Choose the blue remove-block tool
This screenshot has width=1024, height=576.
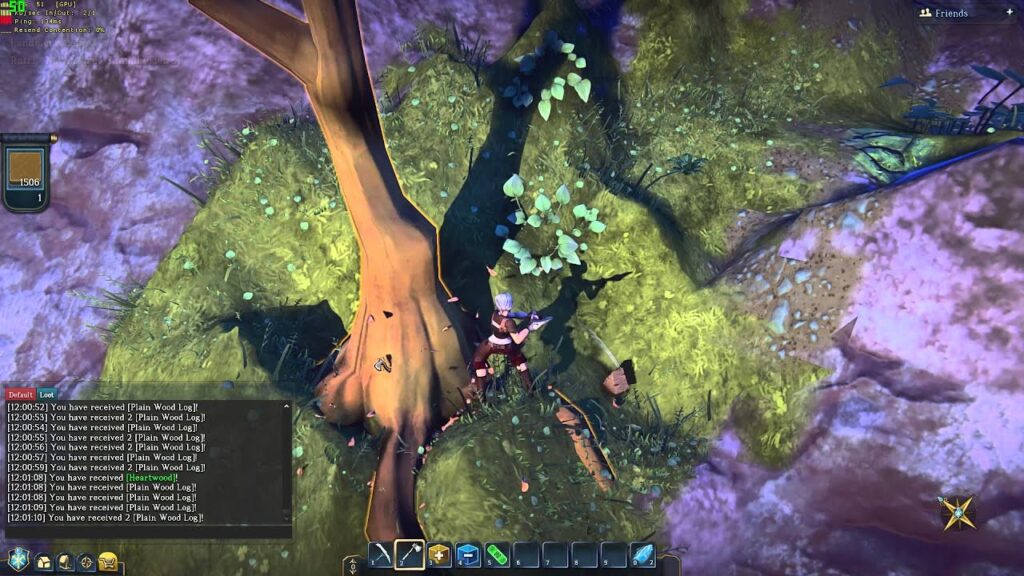click(468, 555)
